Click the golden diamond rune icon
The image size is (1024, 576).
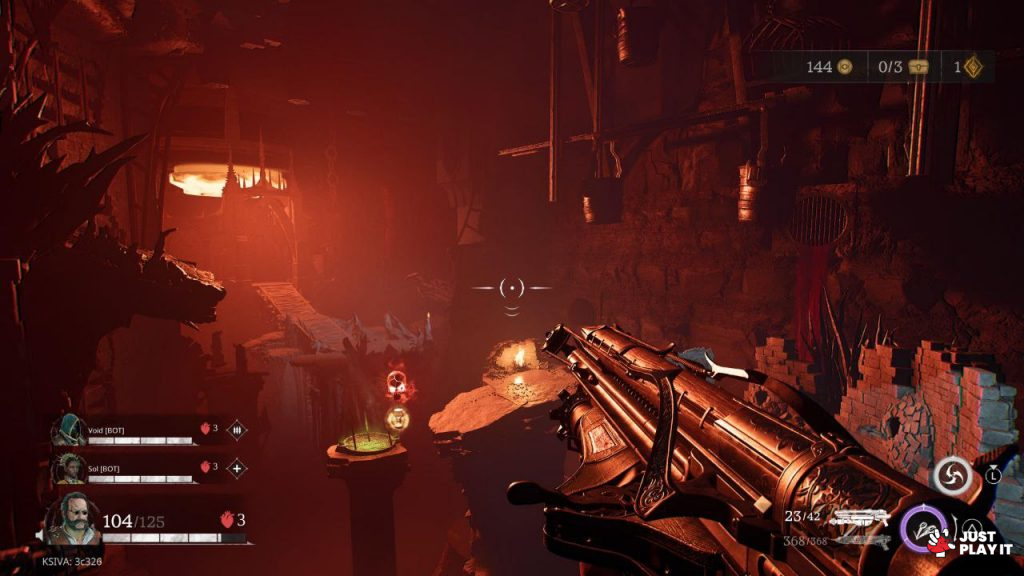click(972, 67)
